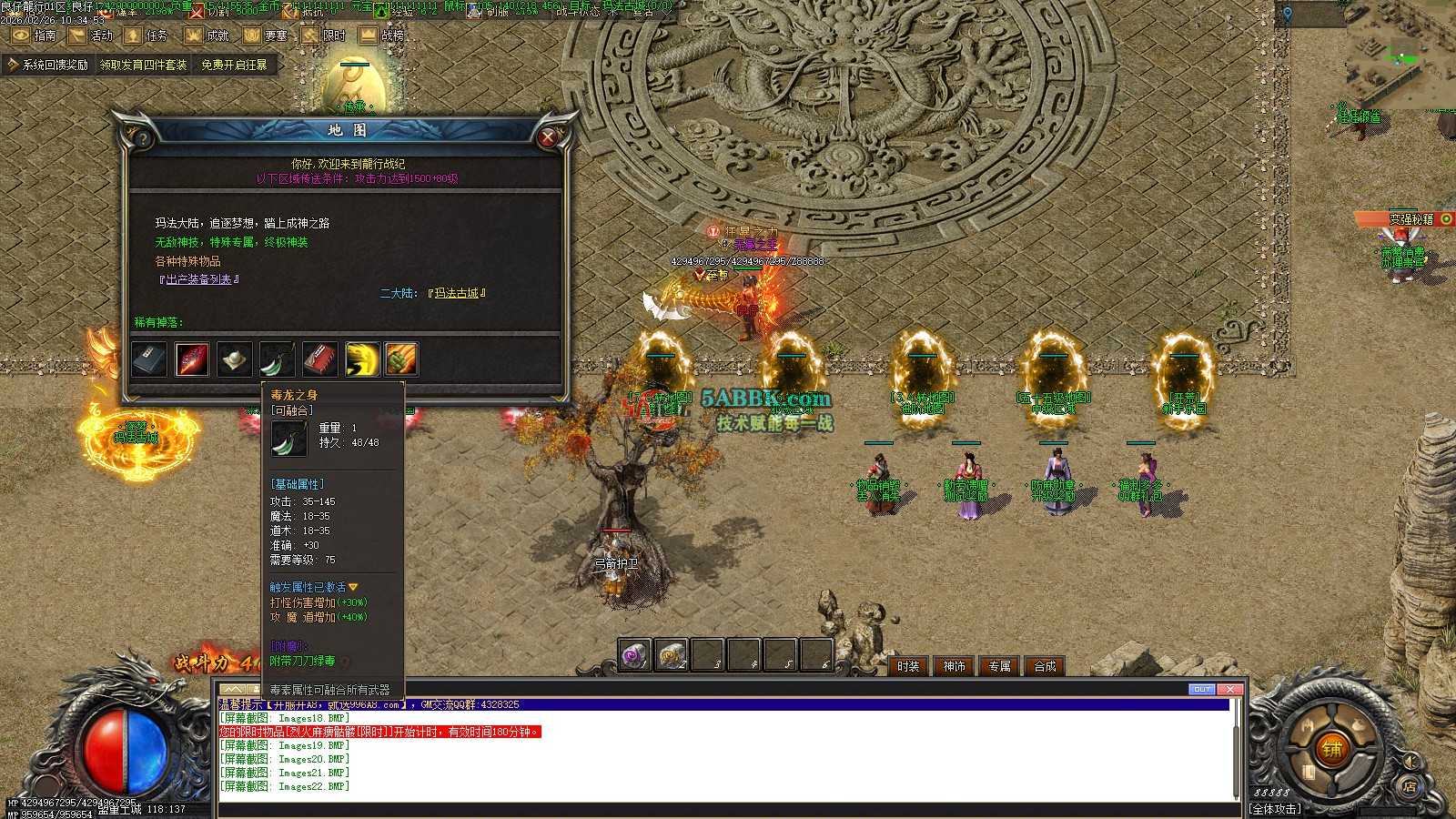
Task: Select the red book rare drop icon
Action: (319, 359)
